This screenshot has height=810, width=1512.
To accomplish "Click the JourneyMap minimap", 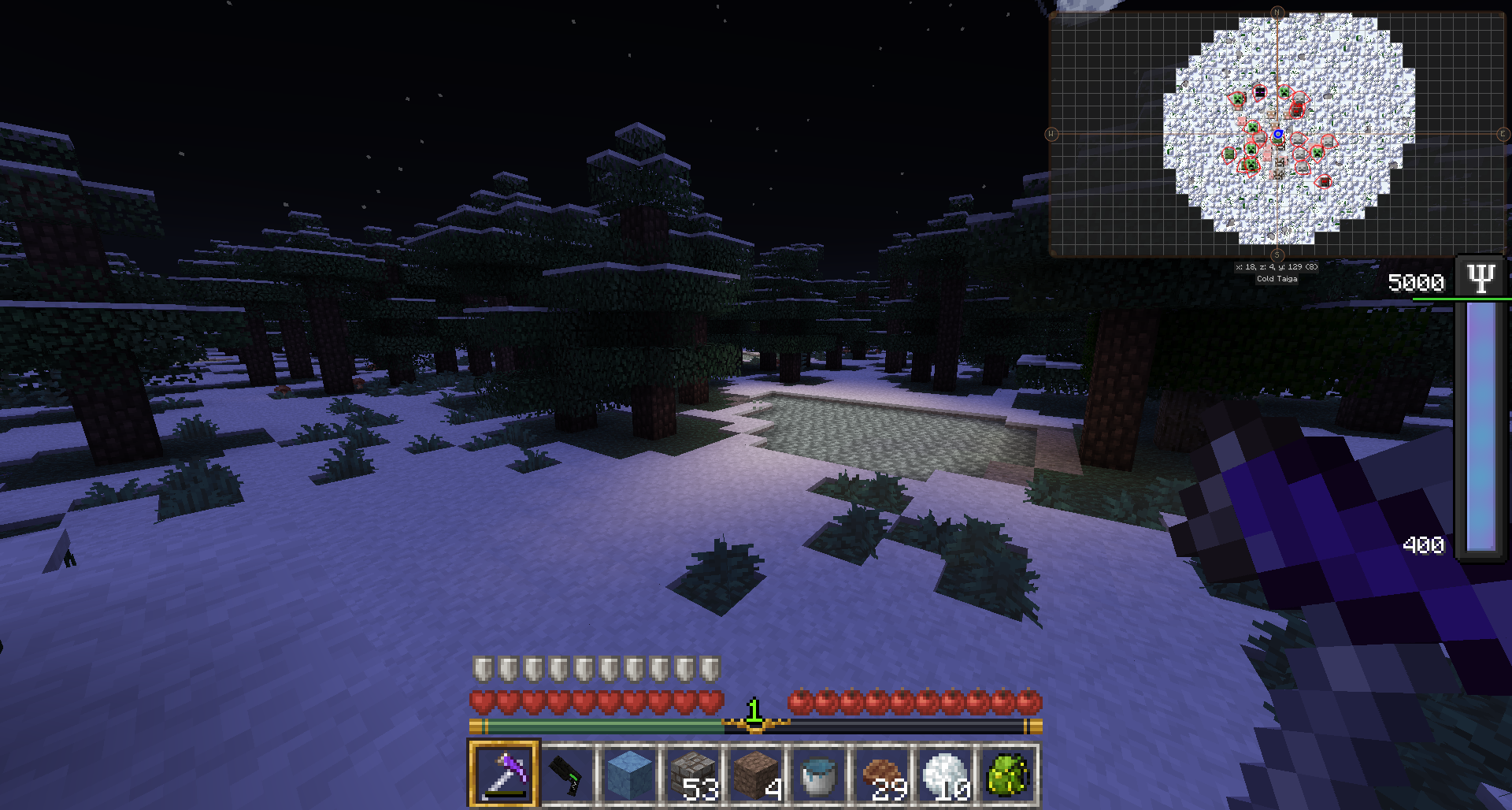I will coord(1277,134).
